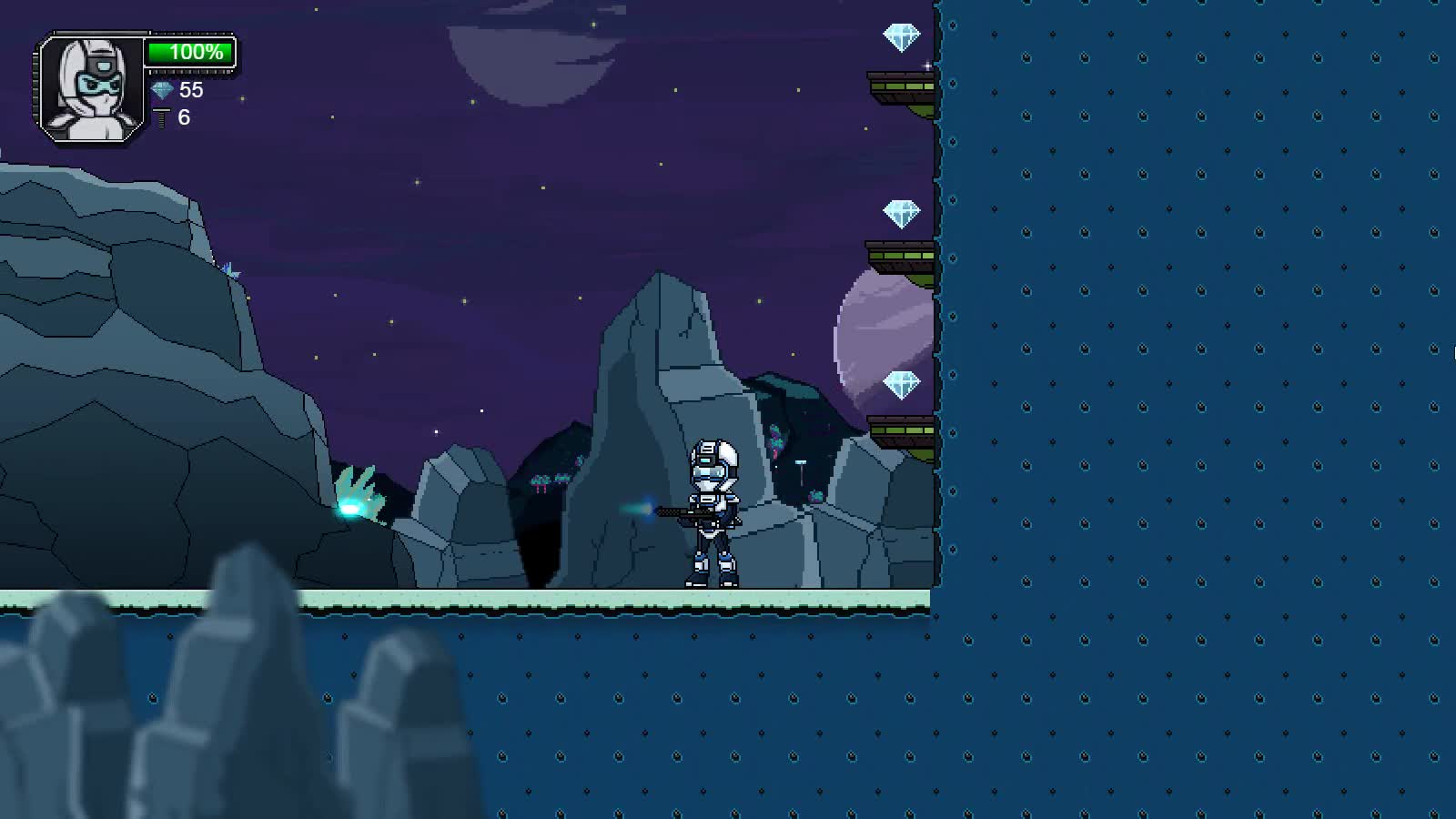Screen dimensions: 1456x819
Task: Select the robot player character
Action: pos(714,510)
